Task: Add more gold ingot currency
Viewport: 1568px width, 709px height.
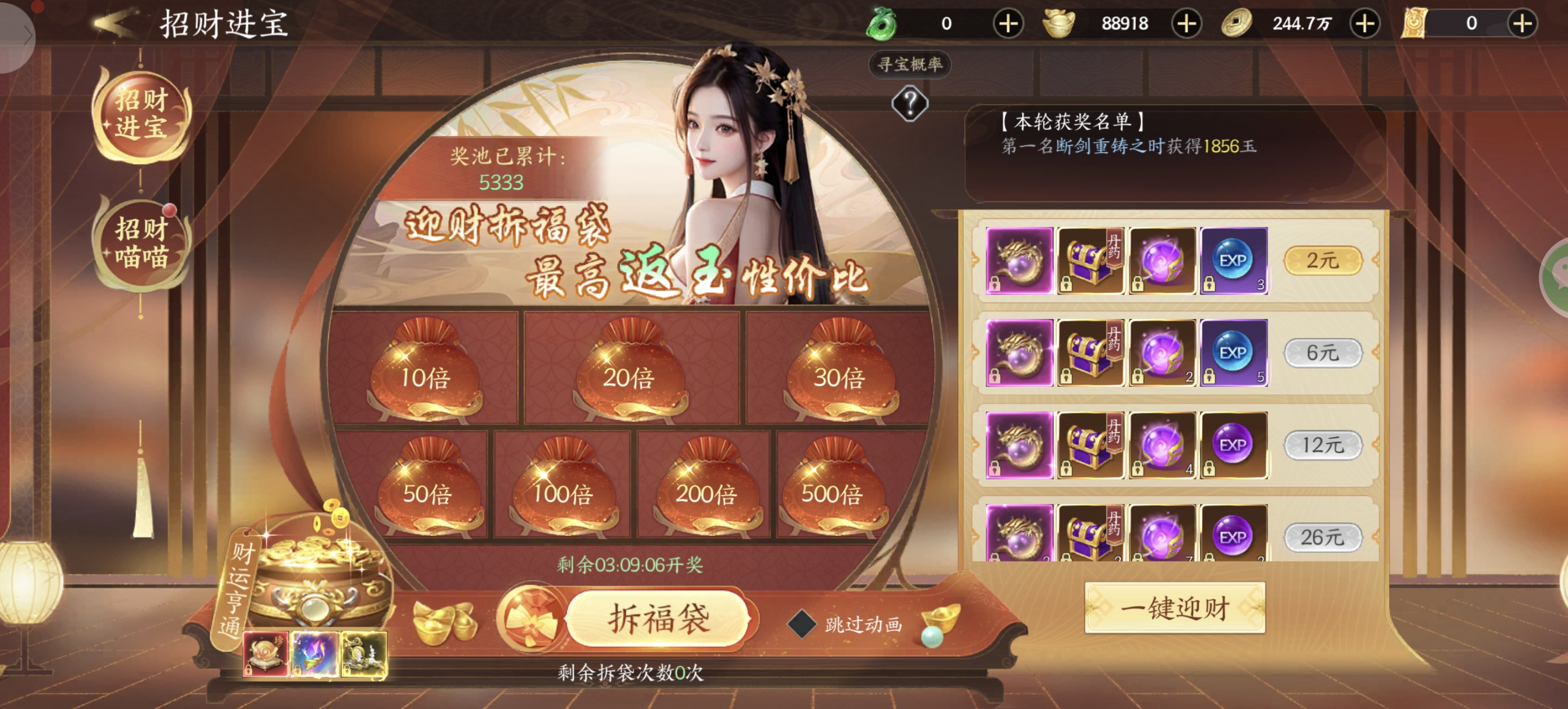Action: tap(1186, 24)
